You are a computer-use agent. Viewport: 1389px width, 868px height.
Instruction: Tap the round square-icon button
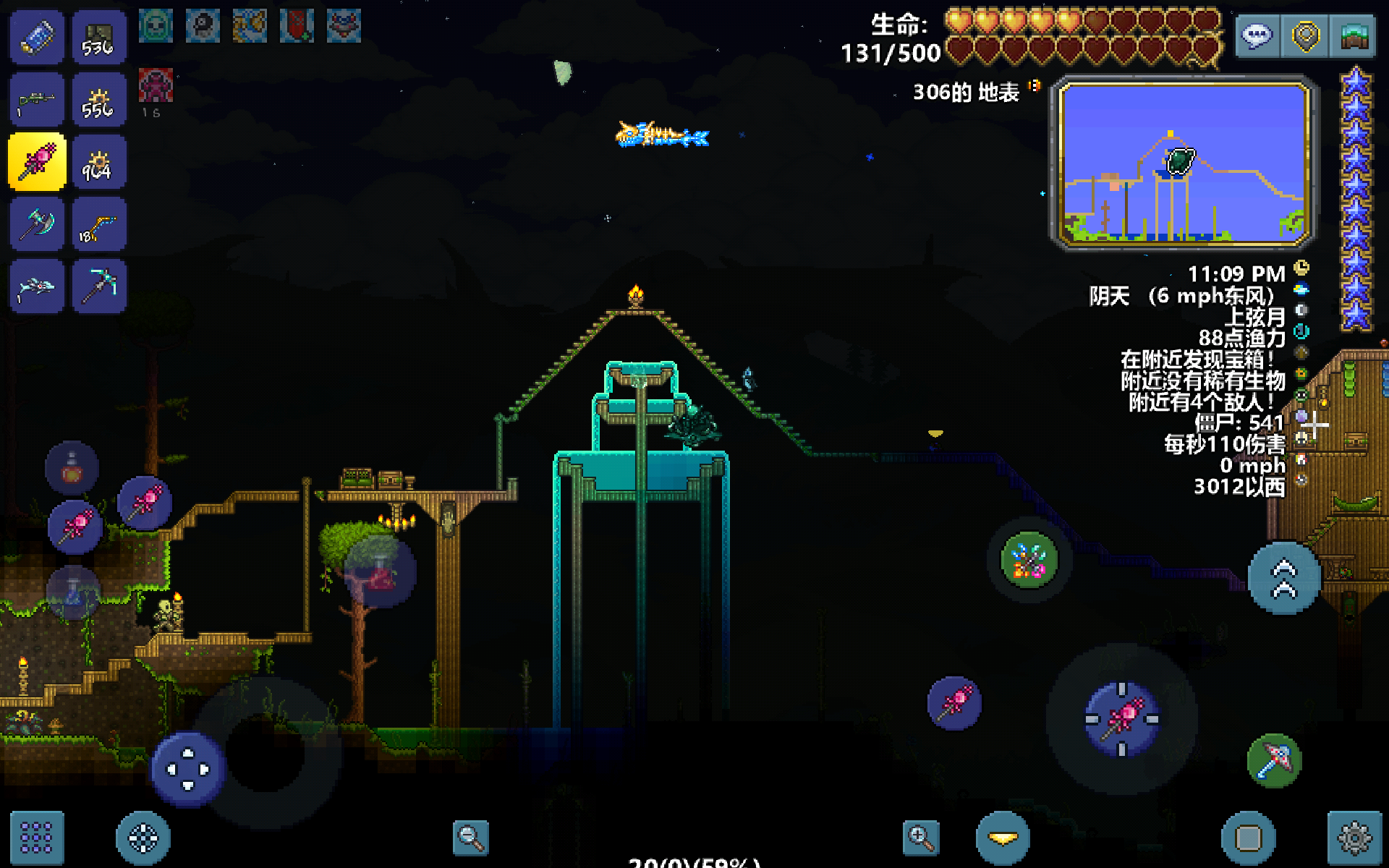1249,838
